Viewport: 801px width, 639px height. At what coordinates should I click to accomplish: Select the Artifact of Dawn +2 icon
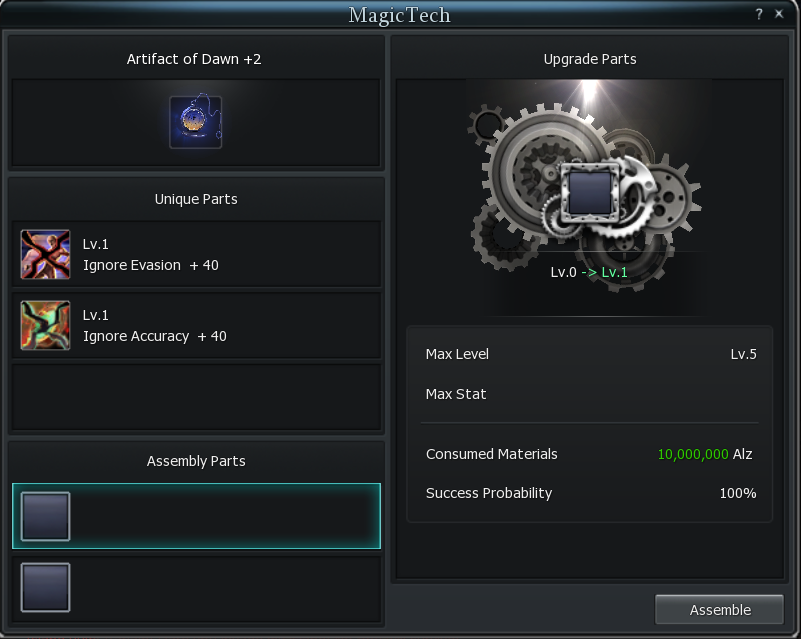196,122
